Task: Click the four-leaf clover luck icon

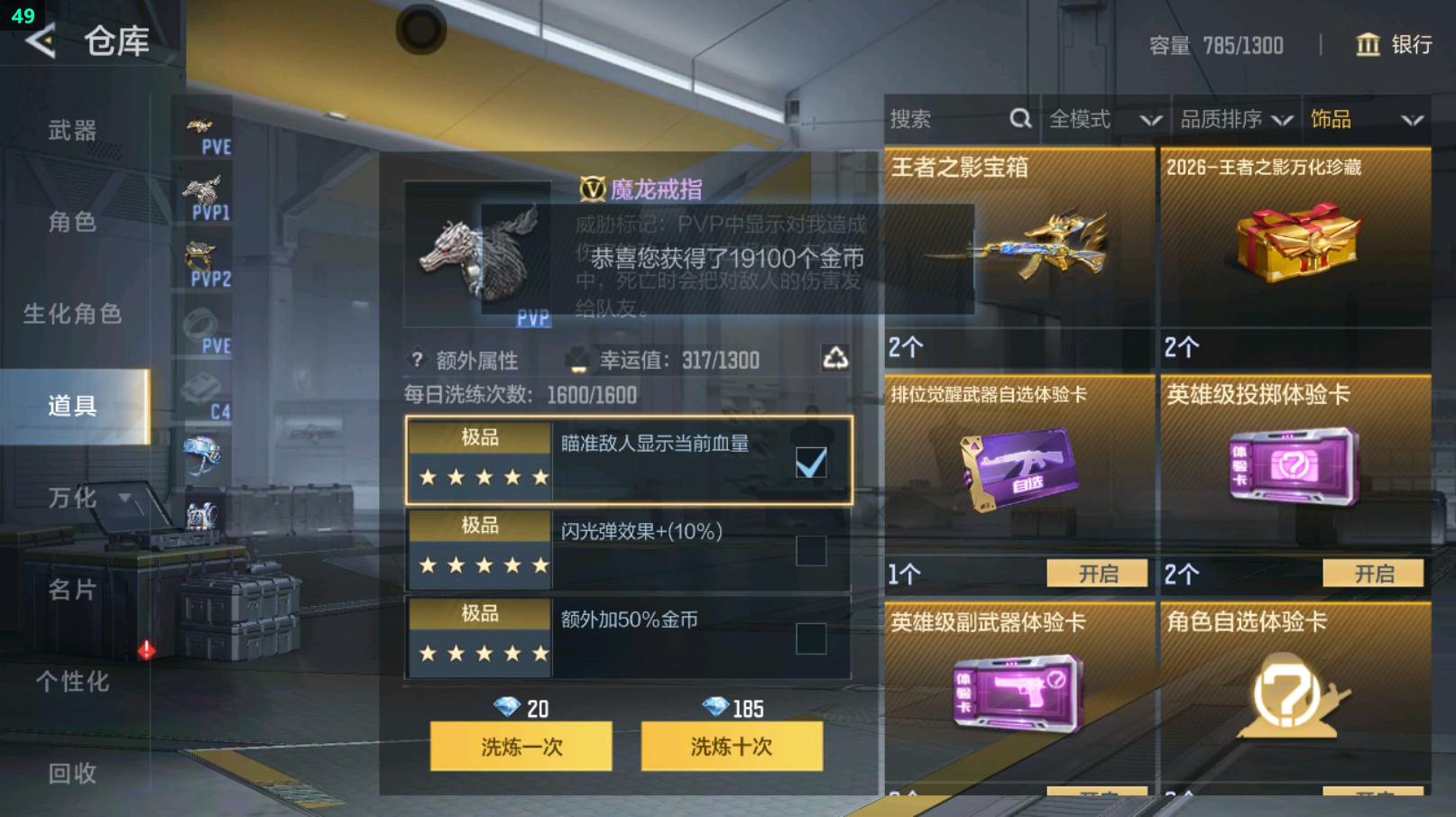Action: (578, 359)
